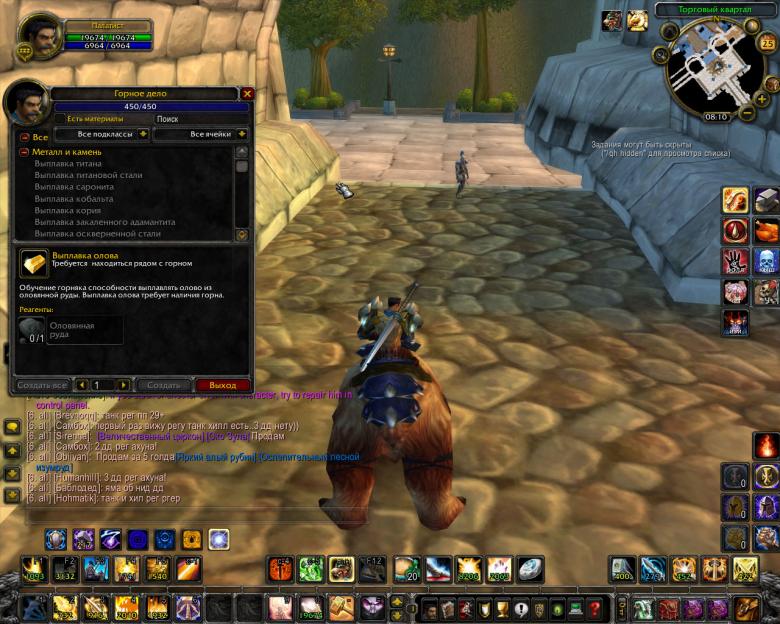780x624 pixels.
Task: Click the Создать все button
Action: coord(42,385)
